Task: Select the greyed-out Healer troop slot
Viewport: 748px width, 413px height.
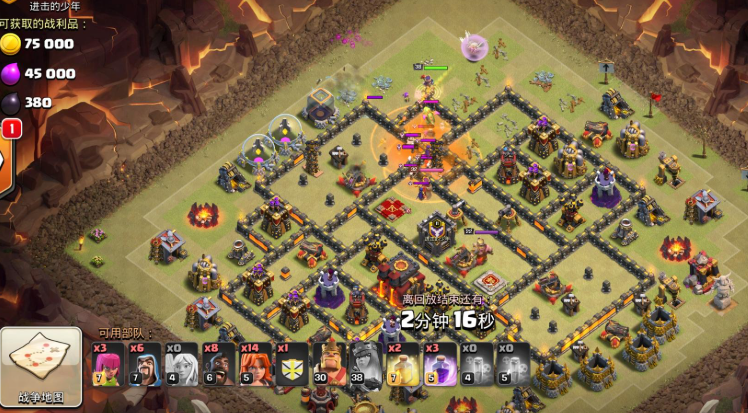Action: click(182, 364)
